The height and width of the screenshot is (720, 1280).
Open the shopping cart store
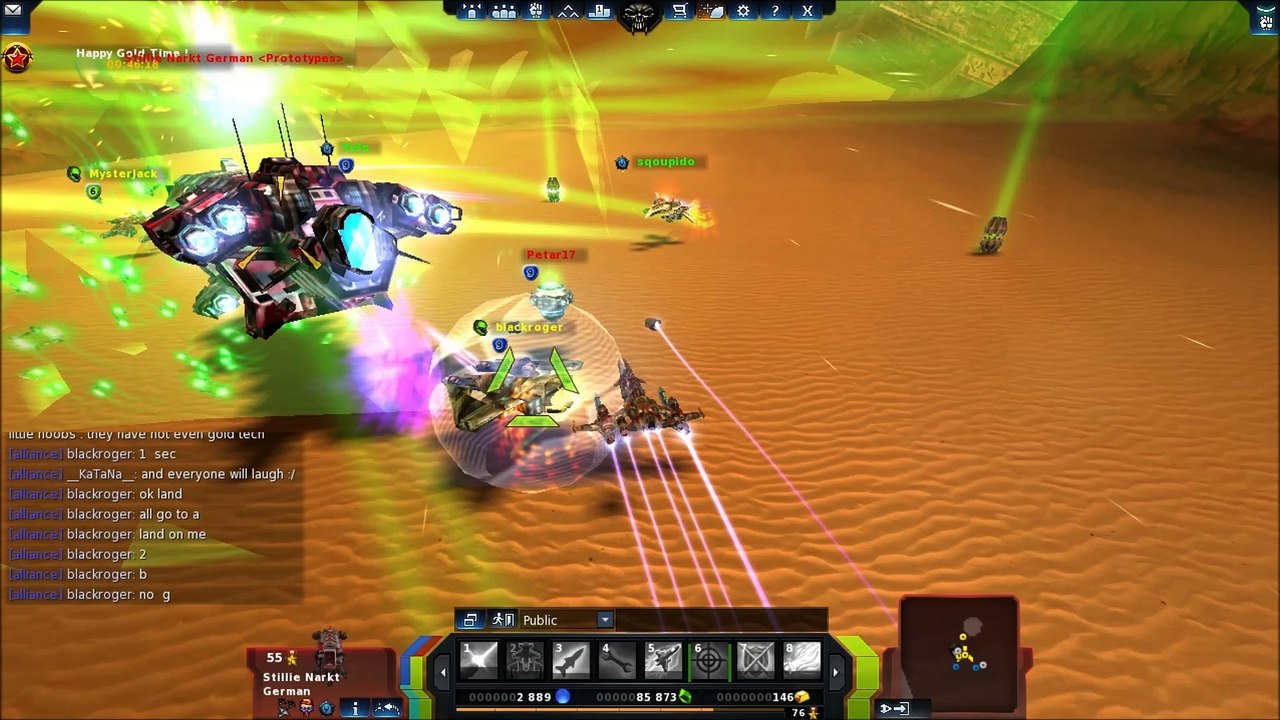680,11
